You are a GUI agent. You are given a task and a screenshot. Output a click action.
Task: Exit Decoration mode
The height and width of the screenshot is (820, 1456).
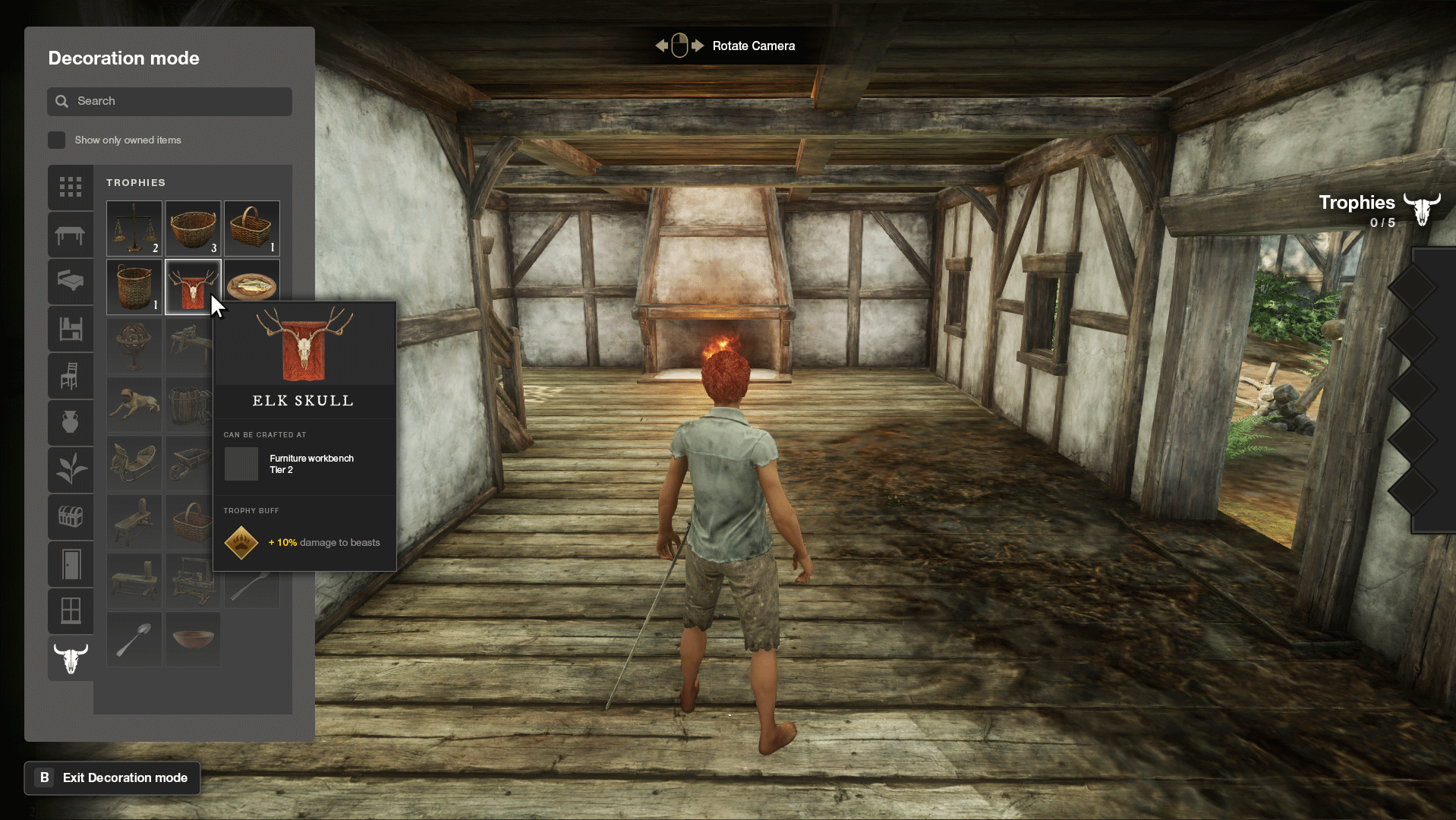(112, 777)
